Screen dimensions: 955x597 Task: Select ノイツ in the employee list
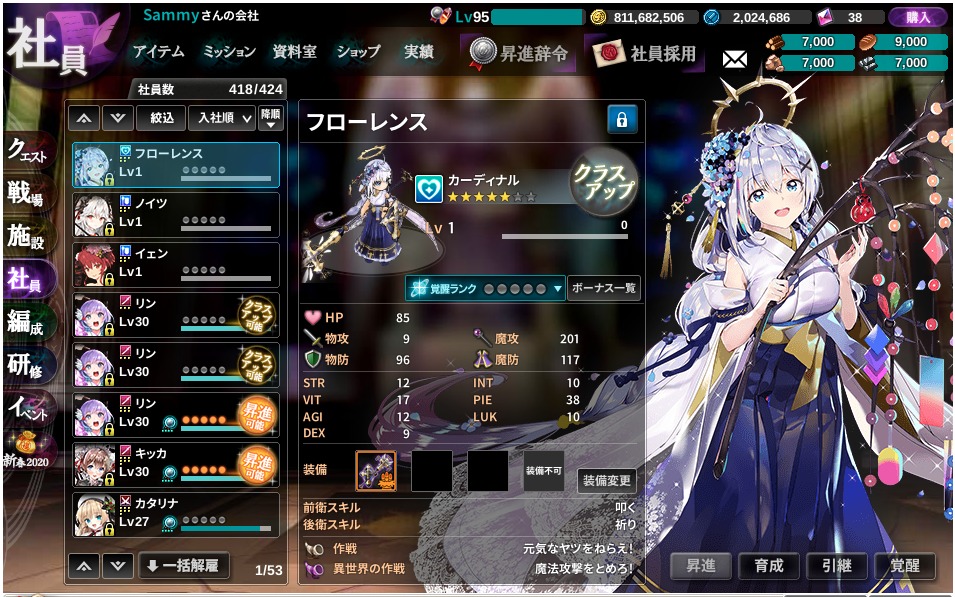pyautogui.click(x=177, y=214)
